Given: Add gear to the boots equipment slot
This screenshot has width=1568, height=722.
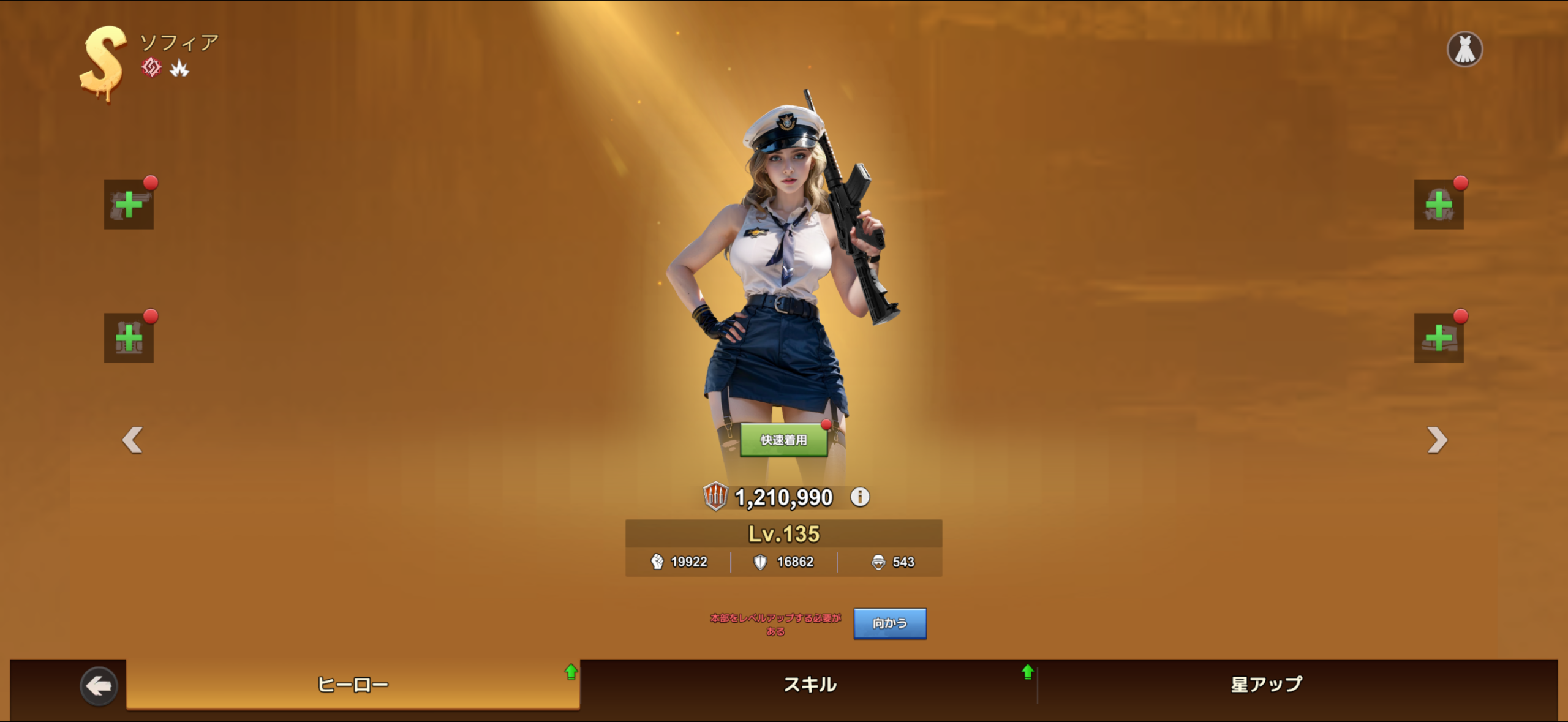Looking at the screenshot, I should coord(1438,338).
